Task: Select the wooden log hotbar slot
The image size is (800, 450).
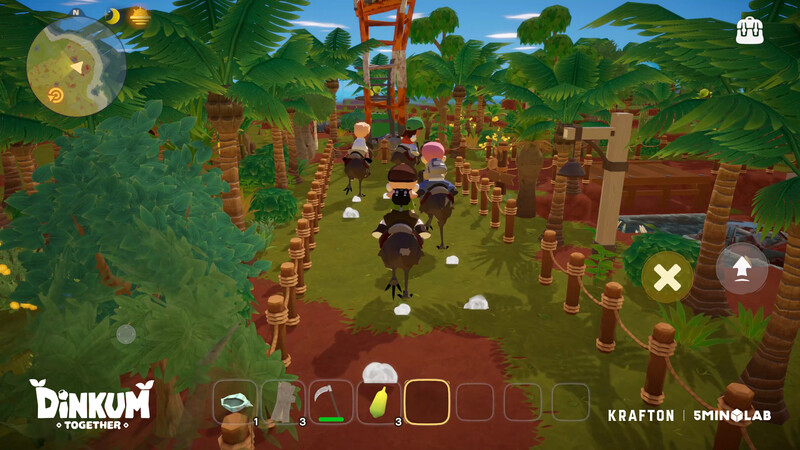Action: click(x=283, y=402)
